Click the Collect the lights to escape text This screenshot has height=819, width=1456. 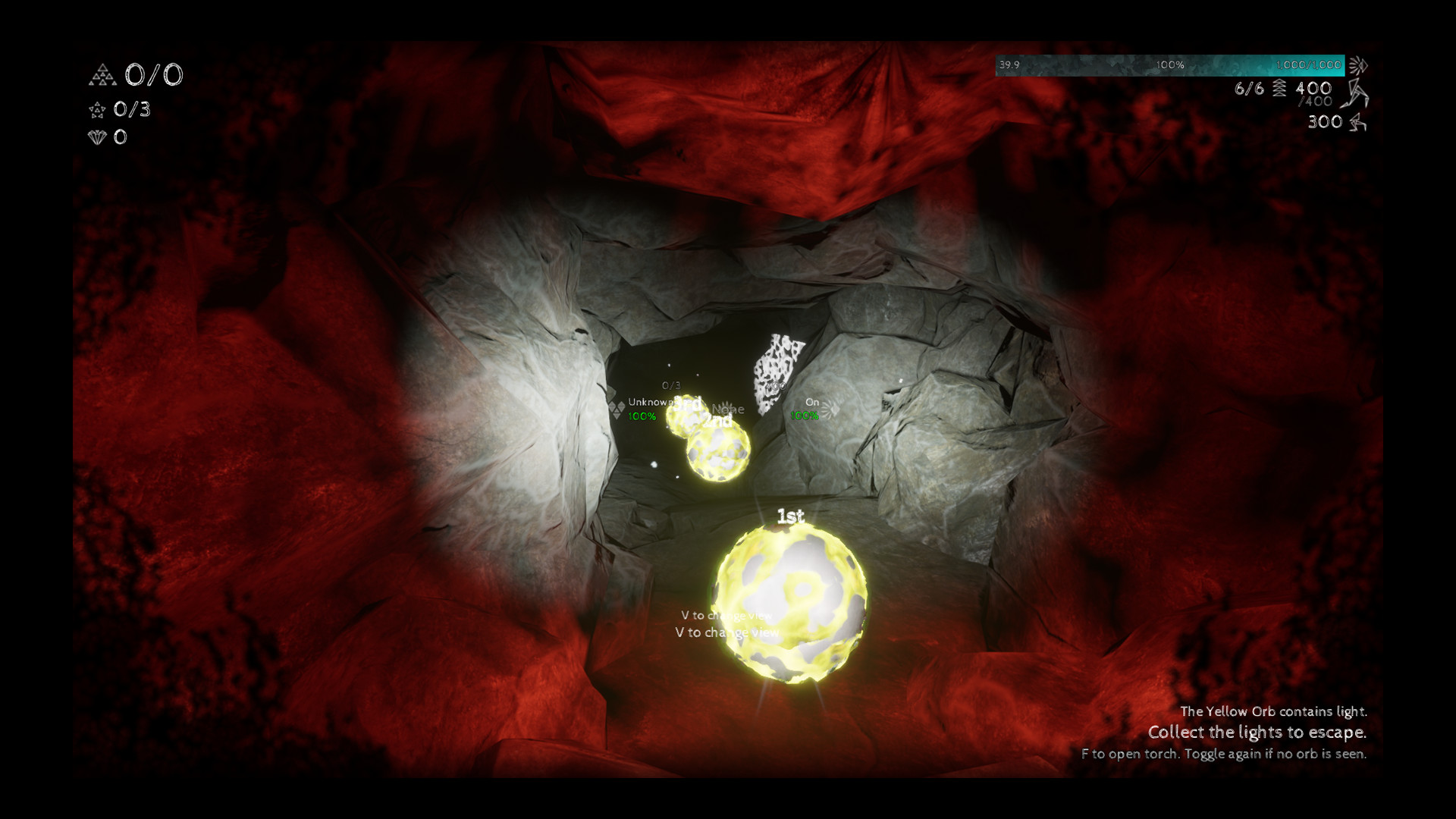pos(1257,733)
